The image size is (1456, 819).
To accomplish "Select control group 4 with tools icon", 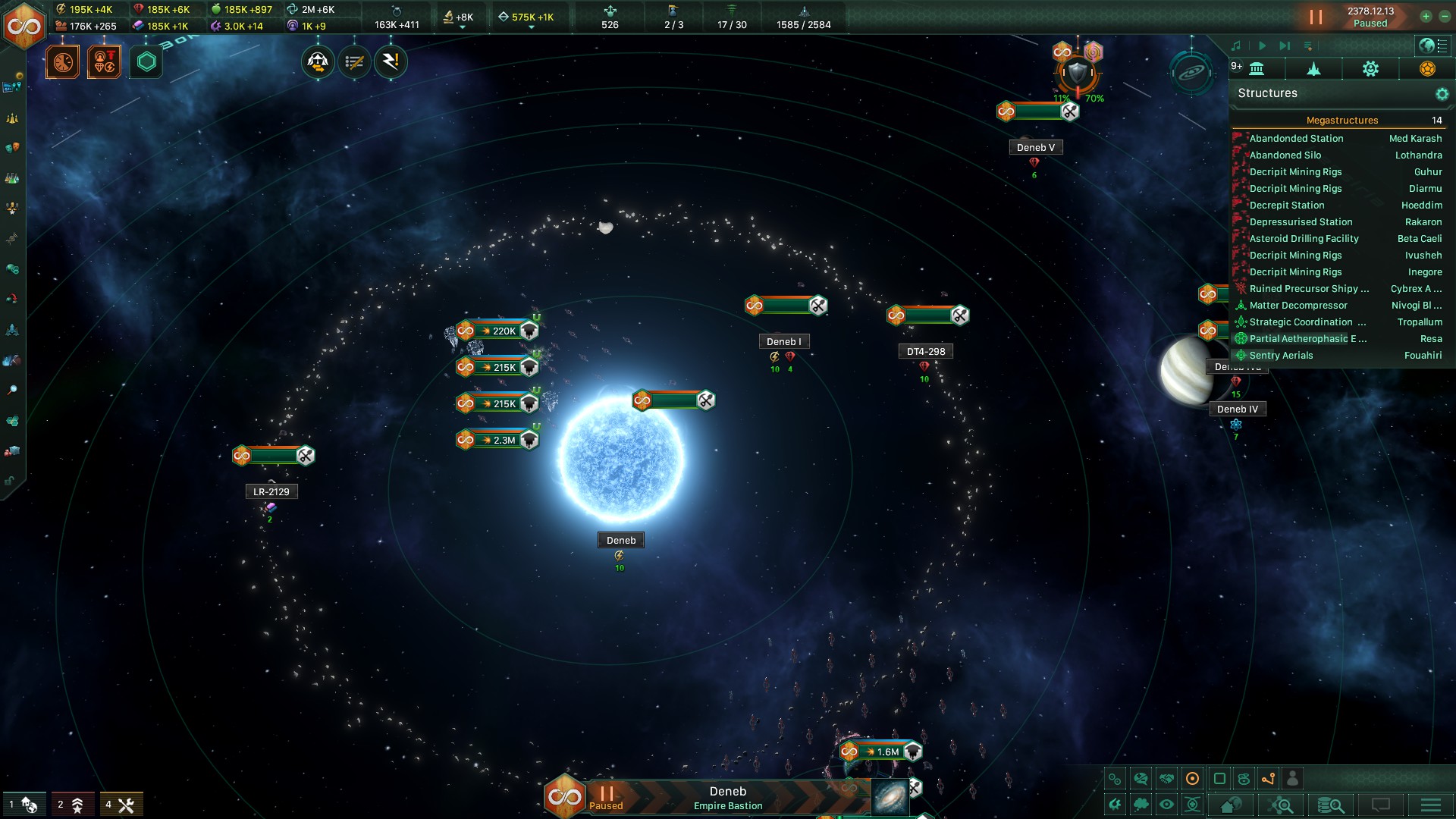I will 121,805.
